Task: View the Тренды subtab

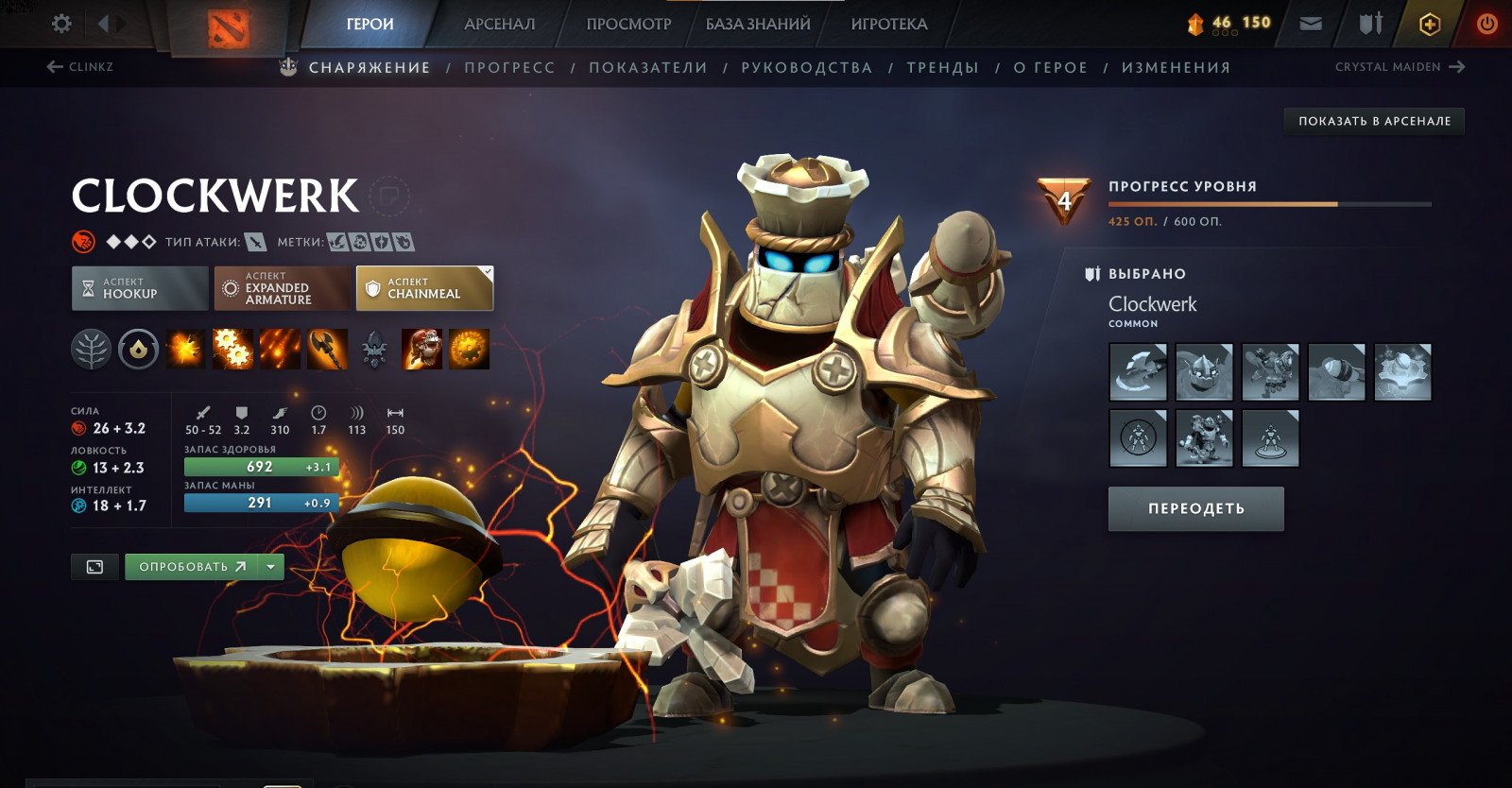Action: coord(942,68)
